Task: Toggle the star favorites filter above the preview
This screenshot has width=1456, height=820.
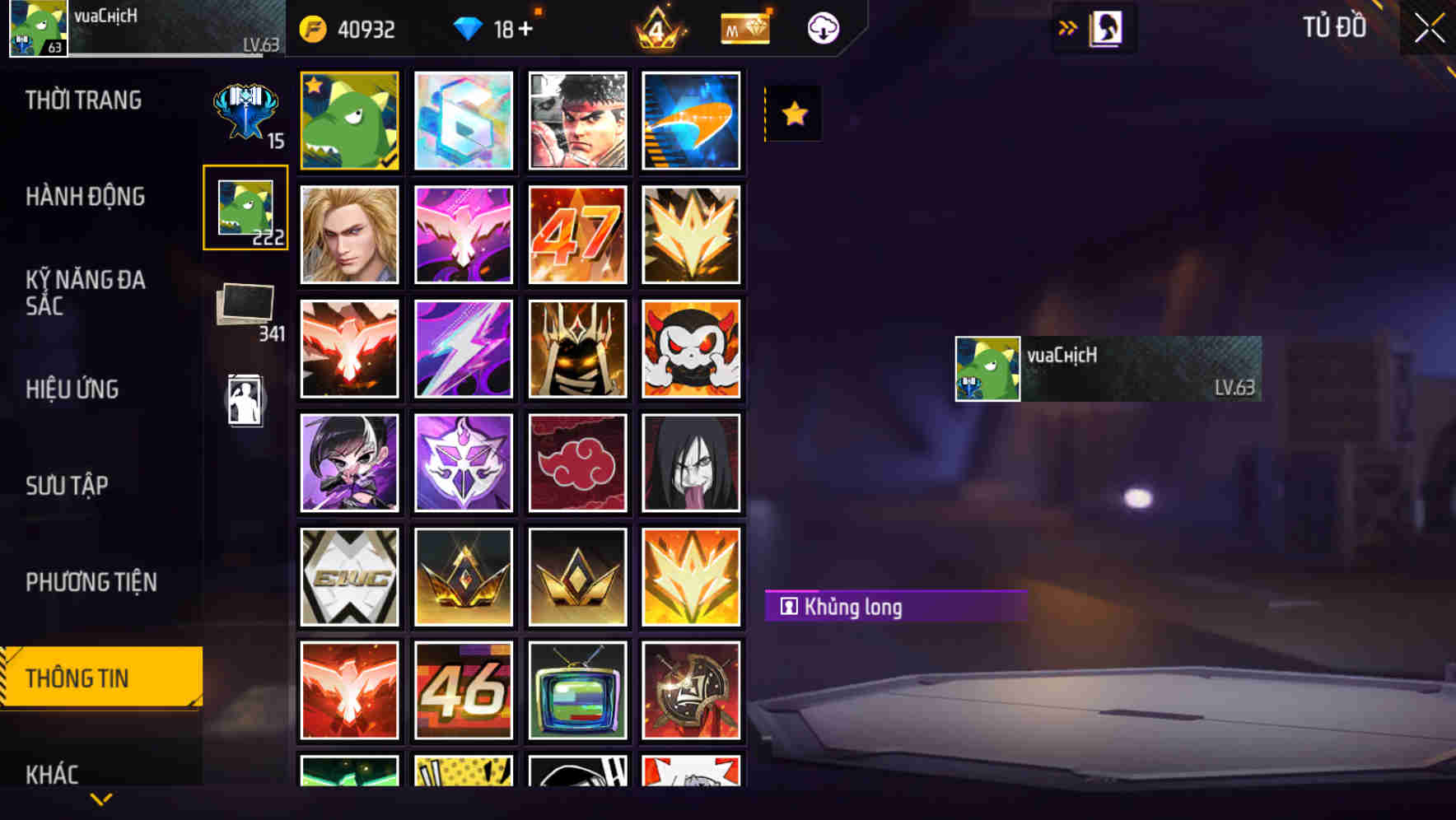Action: pos(792,113)
